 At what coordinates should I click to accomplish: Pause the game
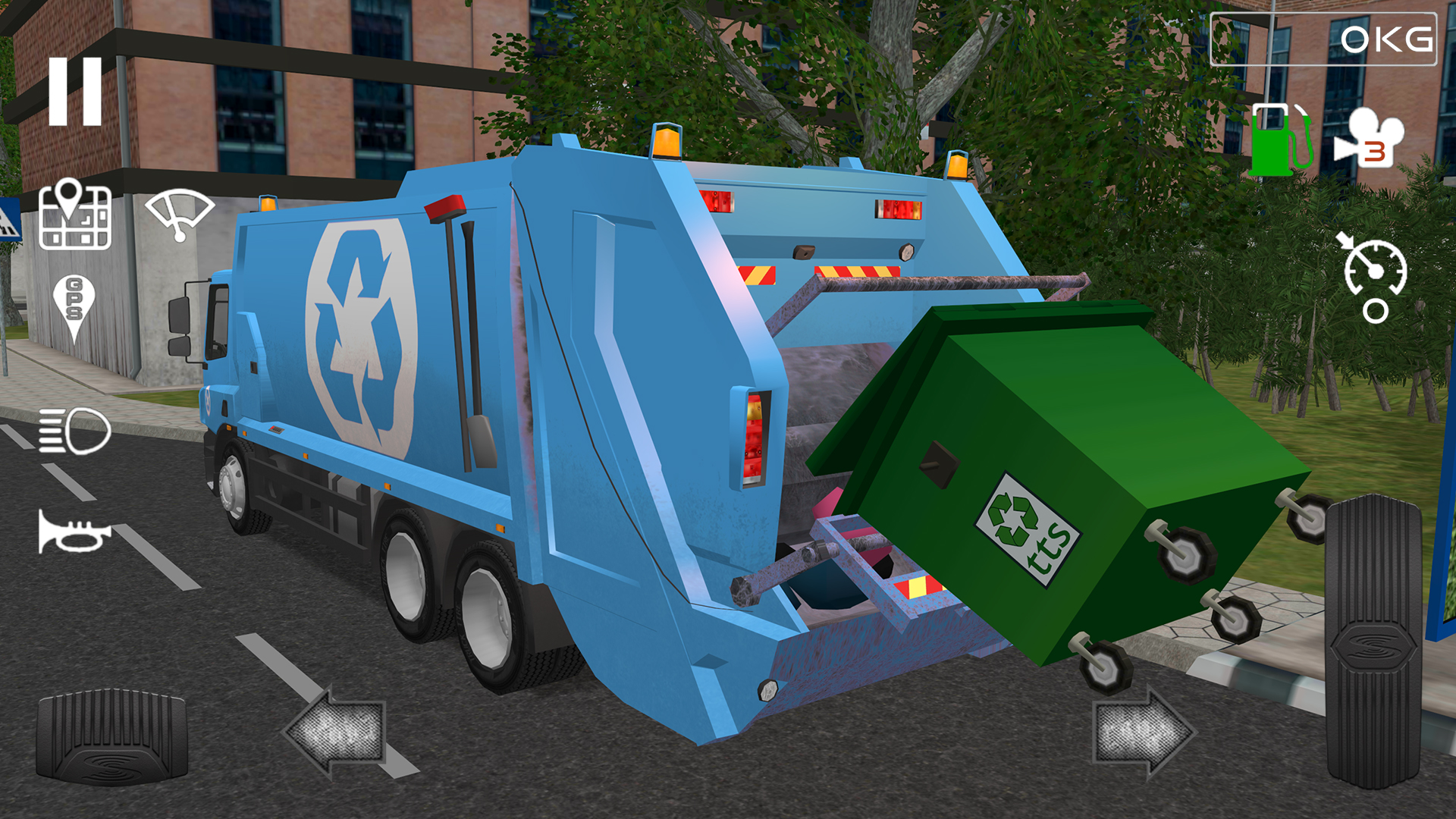click(76, 91)
